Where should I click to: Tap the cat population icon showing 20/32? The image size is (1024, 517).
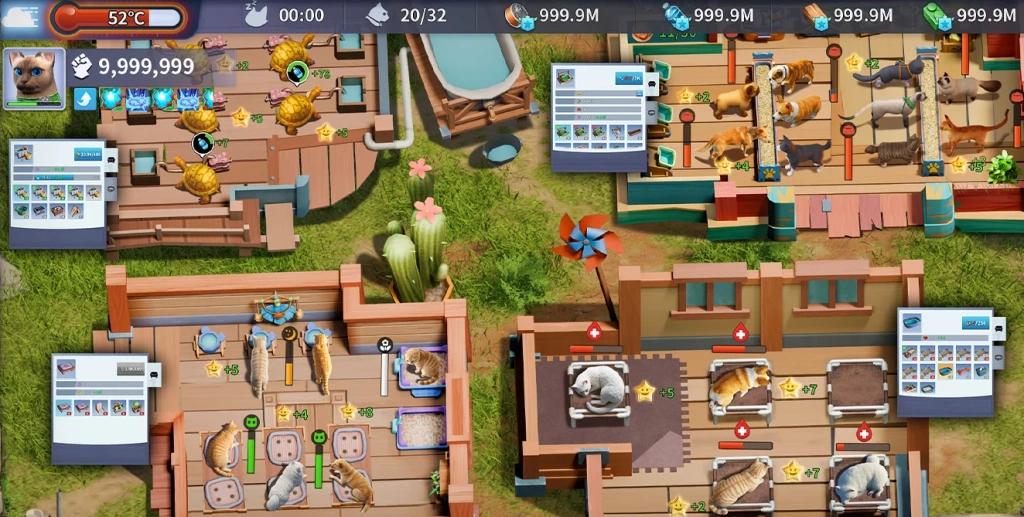[x=378, y=15]
